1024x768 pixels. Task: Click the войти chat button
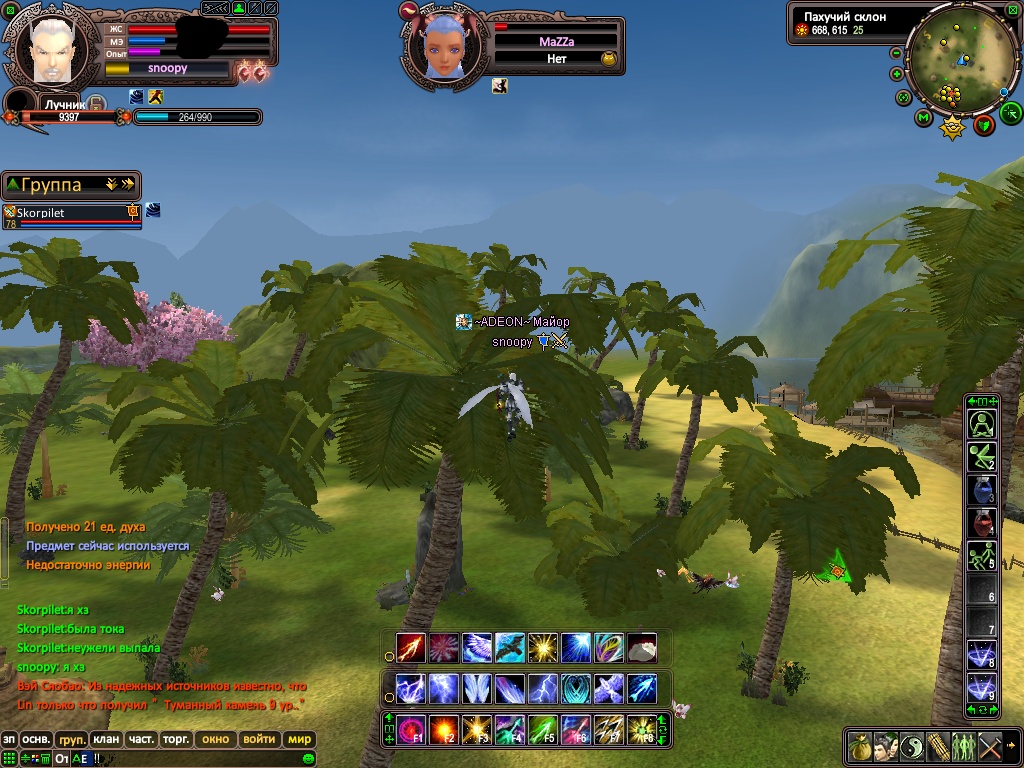click(258, 740)
